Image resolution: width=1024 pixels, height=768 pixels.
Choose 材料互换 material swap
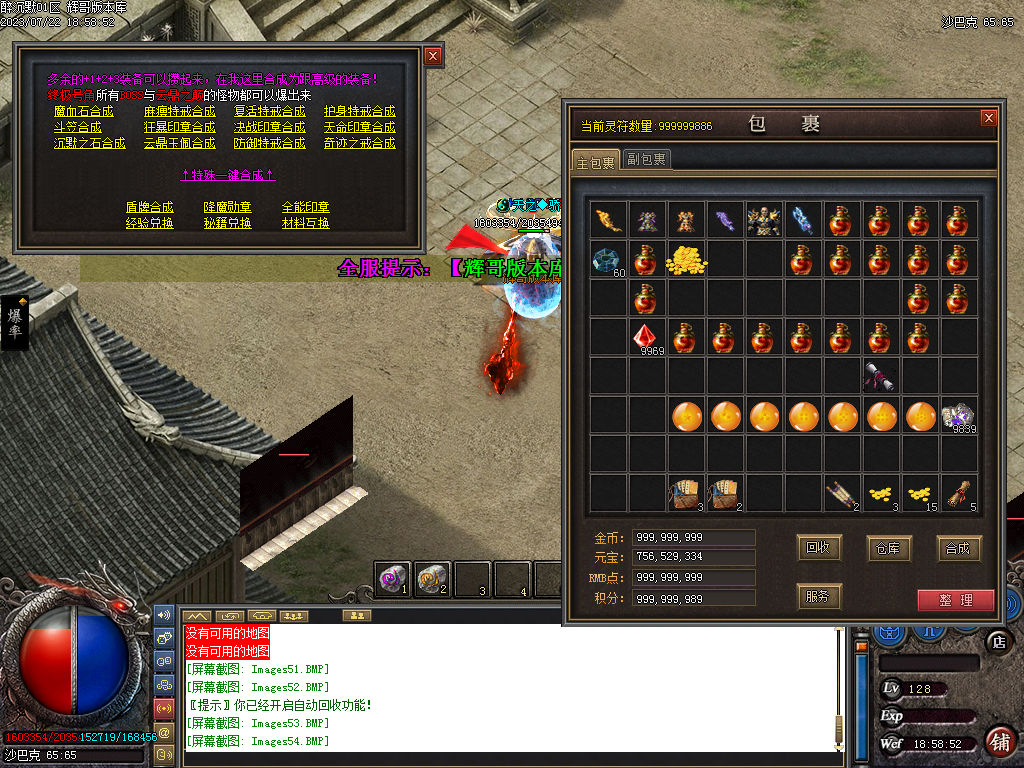click(x=305, y=223)
